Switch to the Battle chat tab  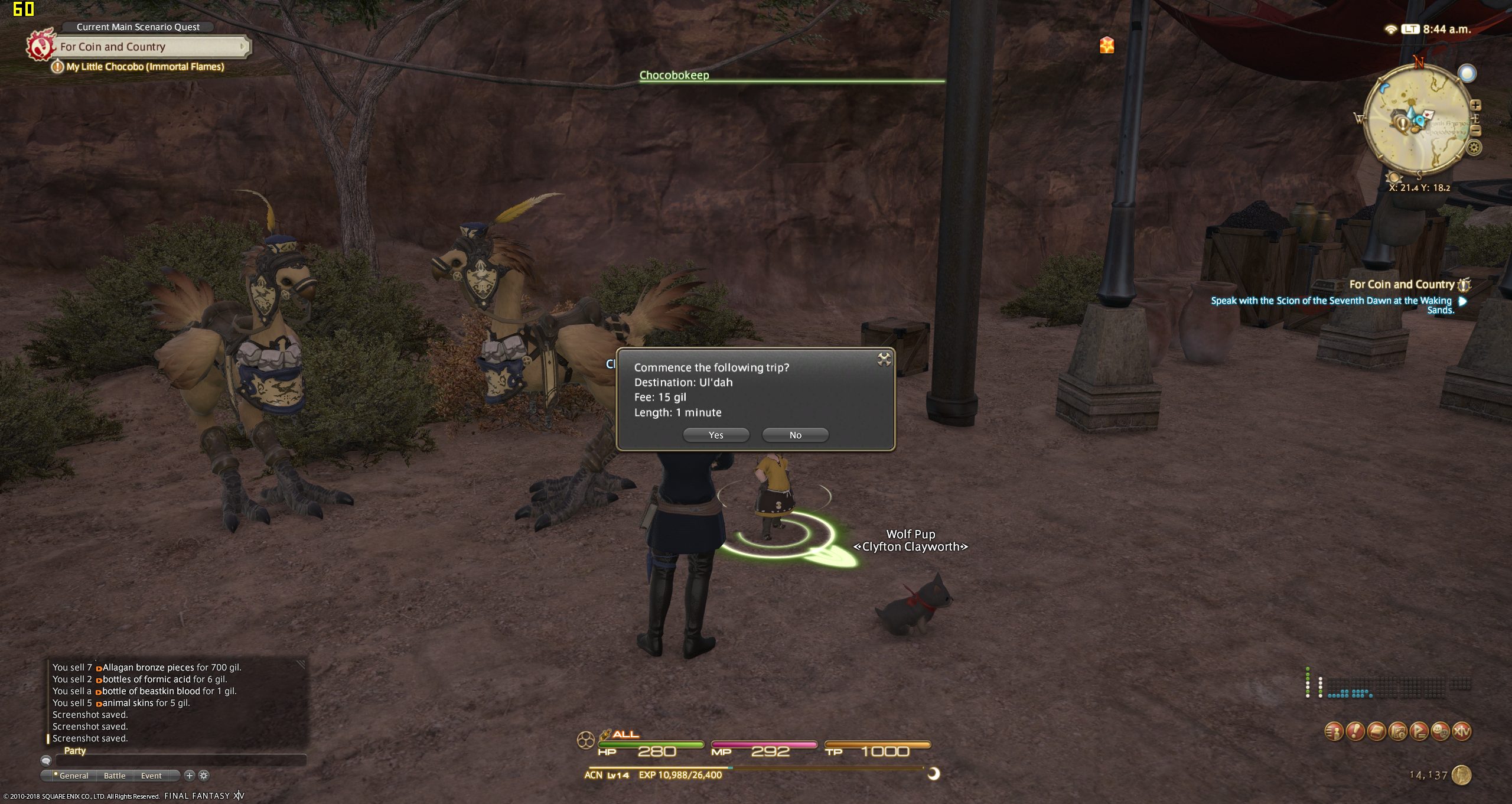115,776
